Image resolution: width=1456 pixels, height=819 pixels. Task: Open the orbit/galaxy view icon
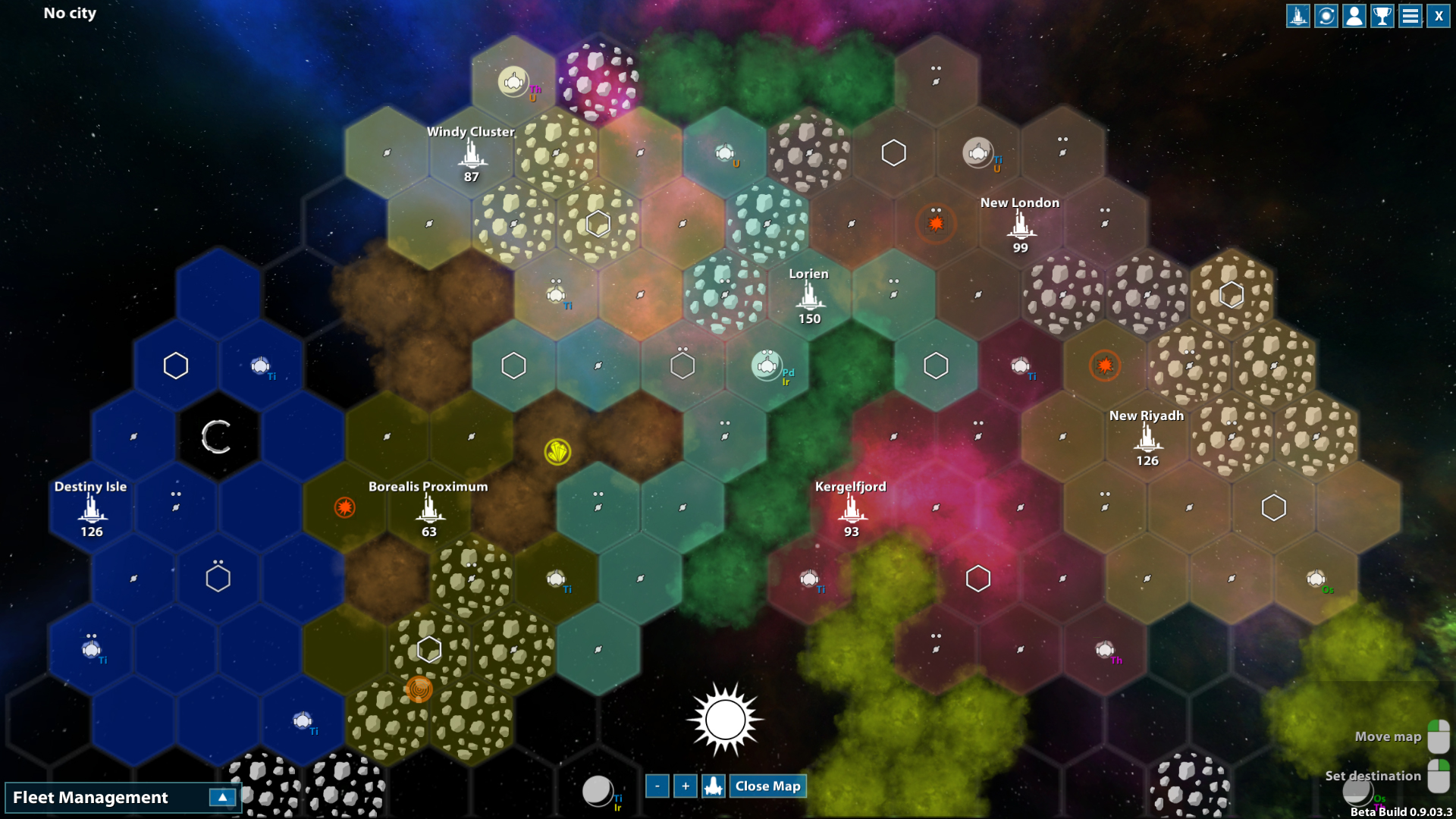(1326, 15)
